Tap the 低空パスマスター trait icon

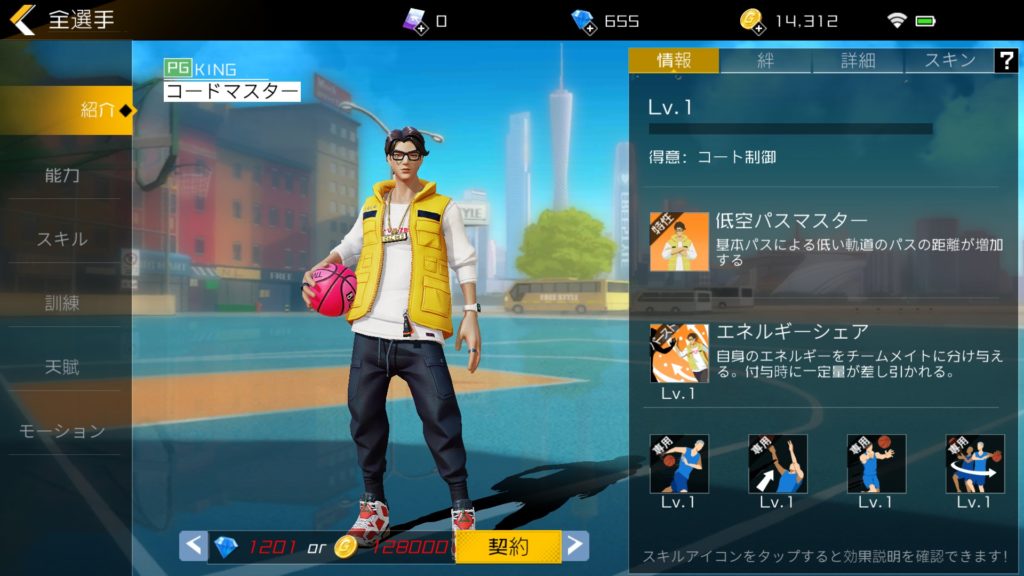point(679,241)
